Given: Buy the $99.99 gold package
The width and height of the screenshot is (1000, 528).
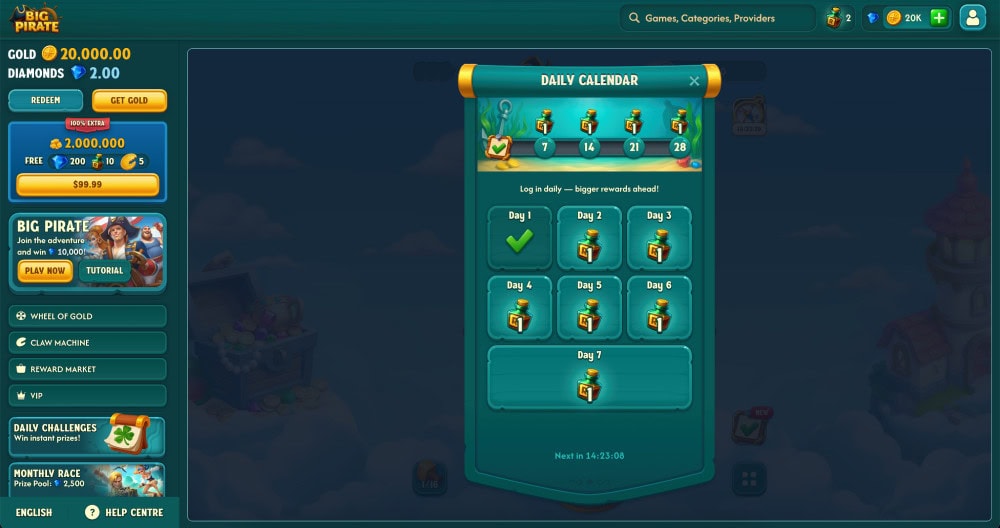Looking at the screenshot, I should [x=87, y=185].
